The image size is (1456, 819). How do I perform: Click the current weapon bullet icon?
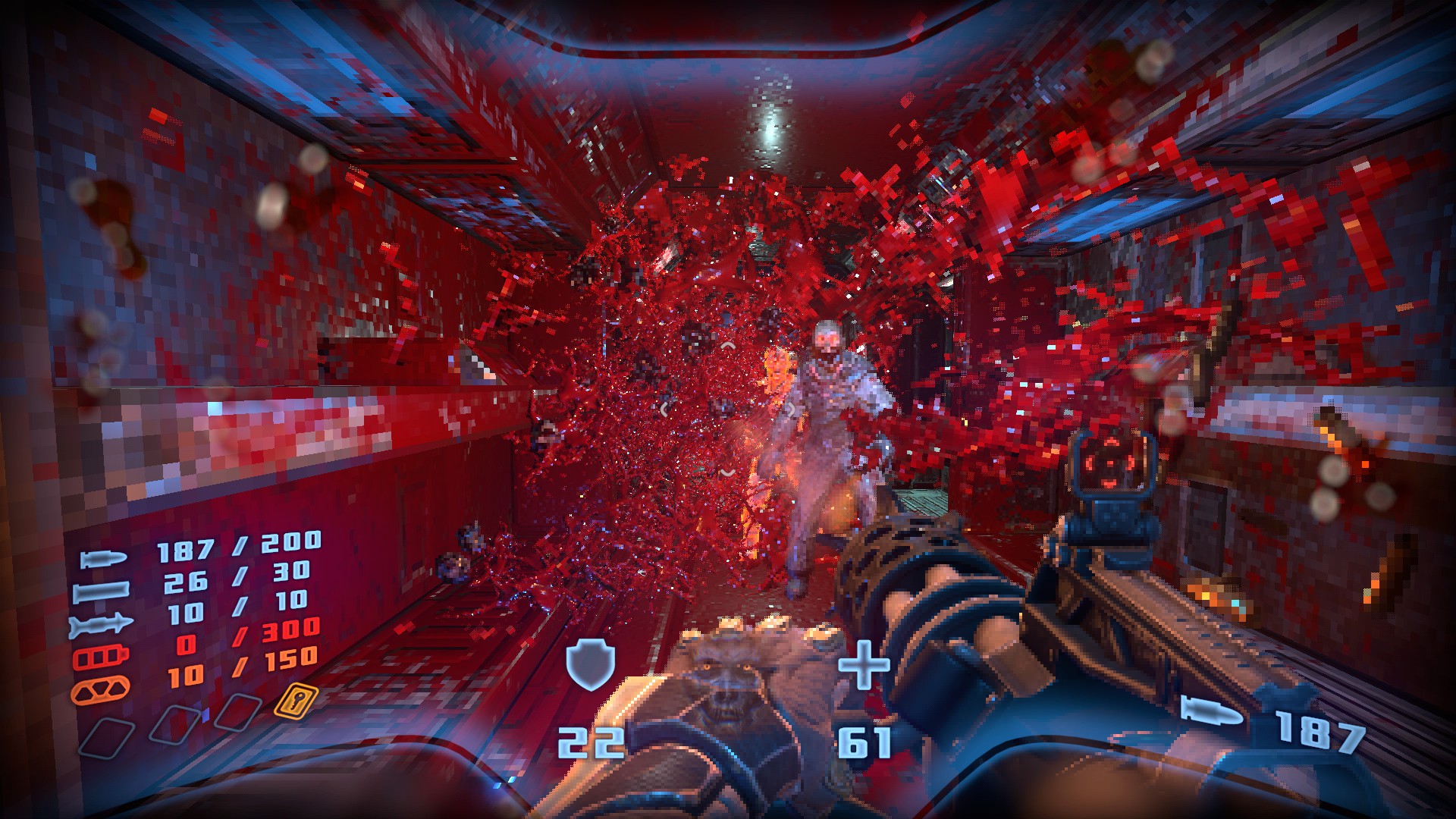tap(1212, 713)
